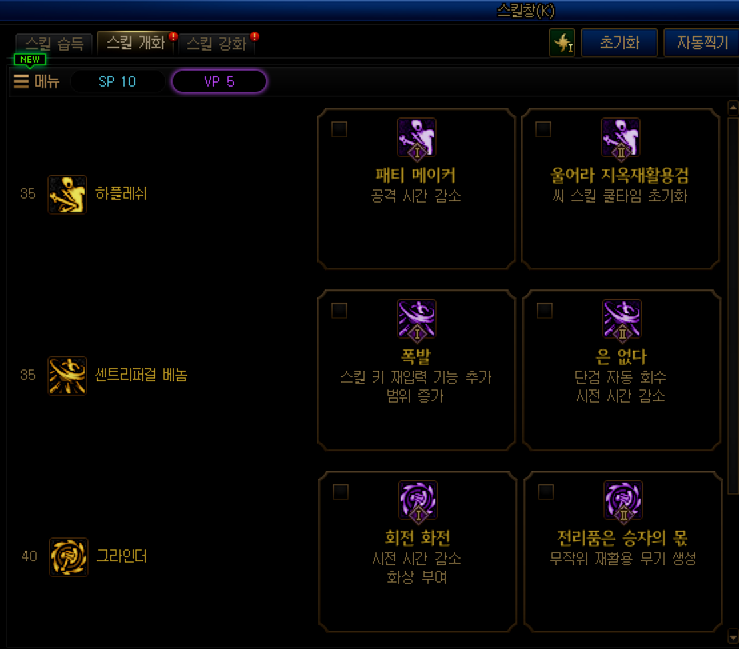The image size is (739, 649).
Task: Select the 센트리퍼걸 베놈 skill icon
Action: tap(67, 375)
